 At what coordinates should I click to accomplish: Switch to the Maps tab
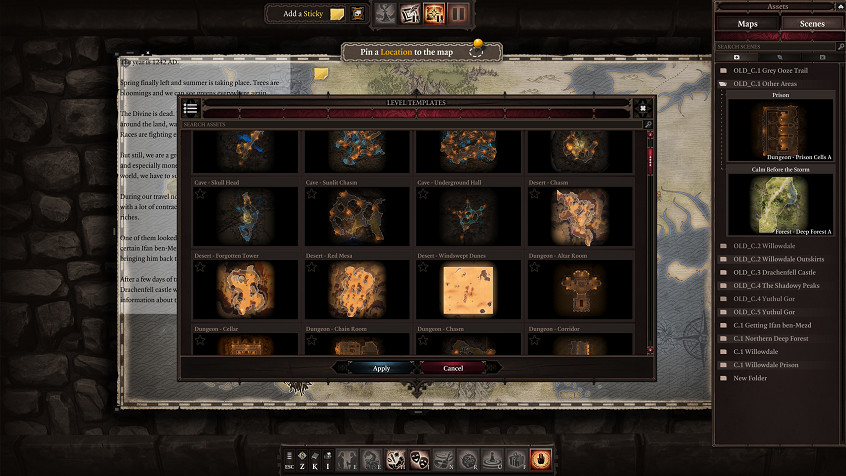[747, 23]
